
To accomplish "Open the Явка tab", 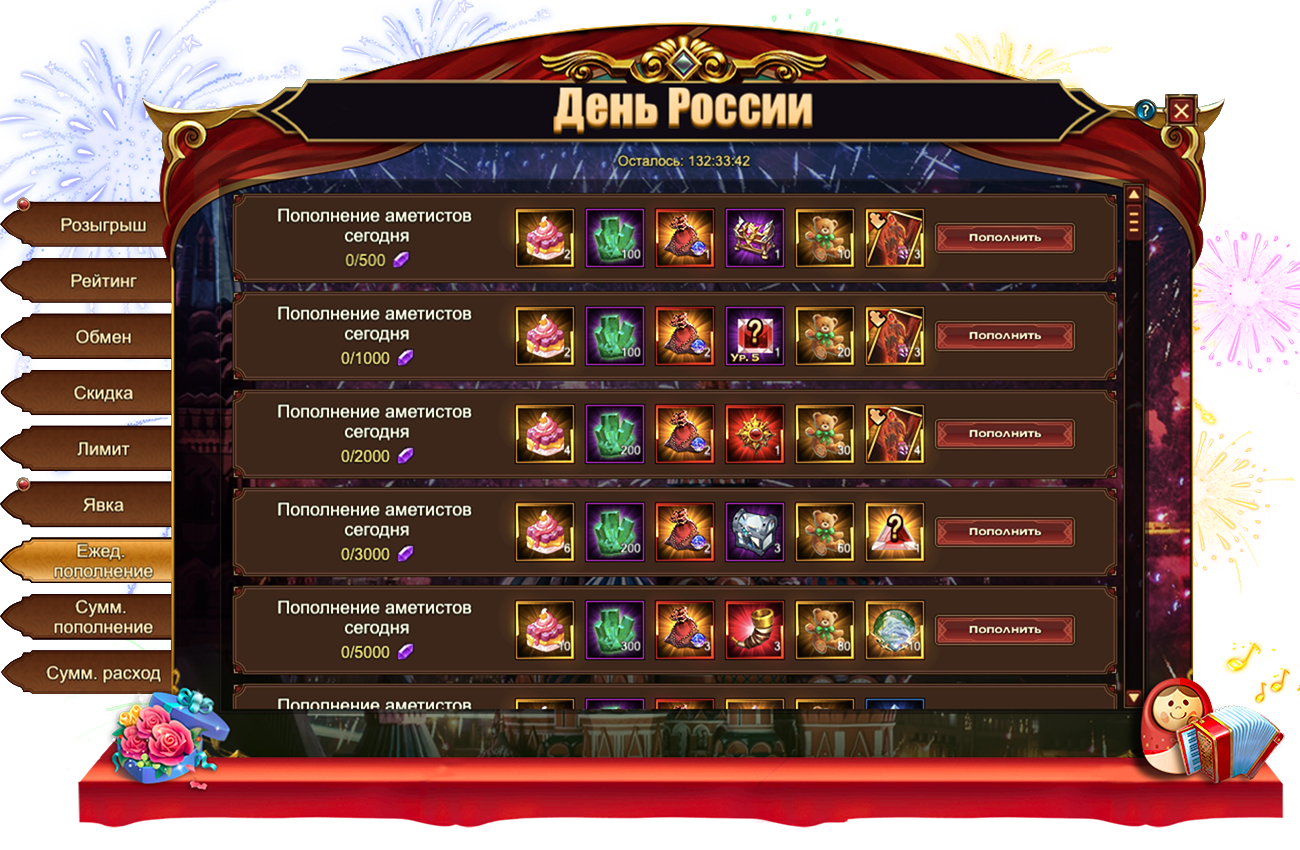I will click(102, 505).
